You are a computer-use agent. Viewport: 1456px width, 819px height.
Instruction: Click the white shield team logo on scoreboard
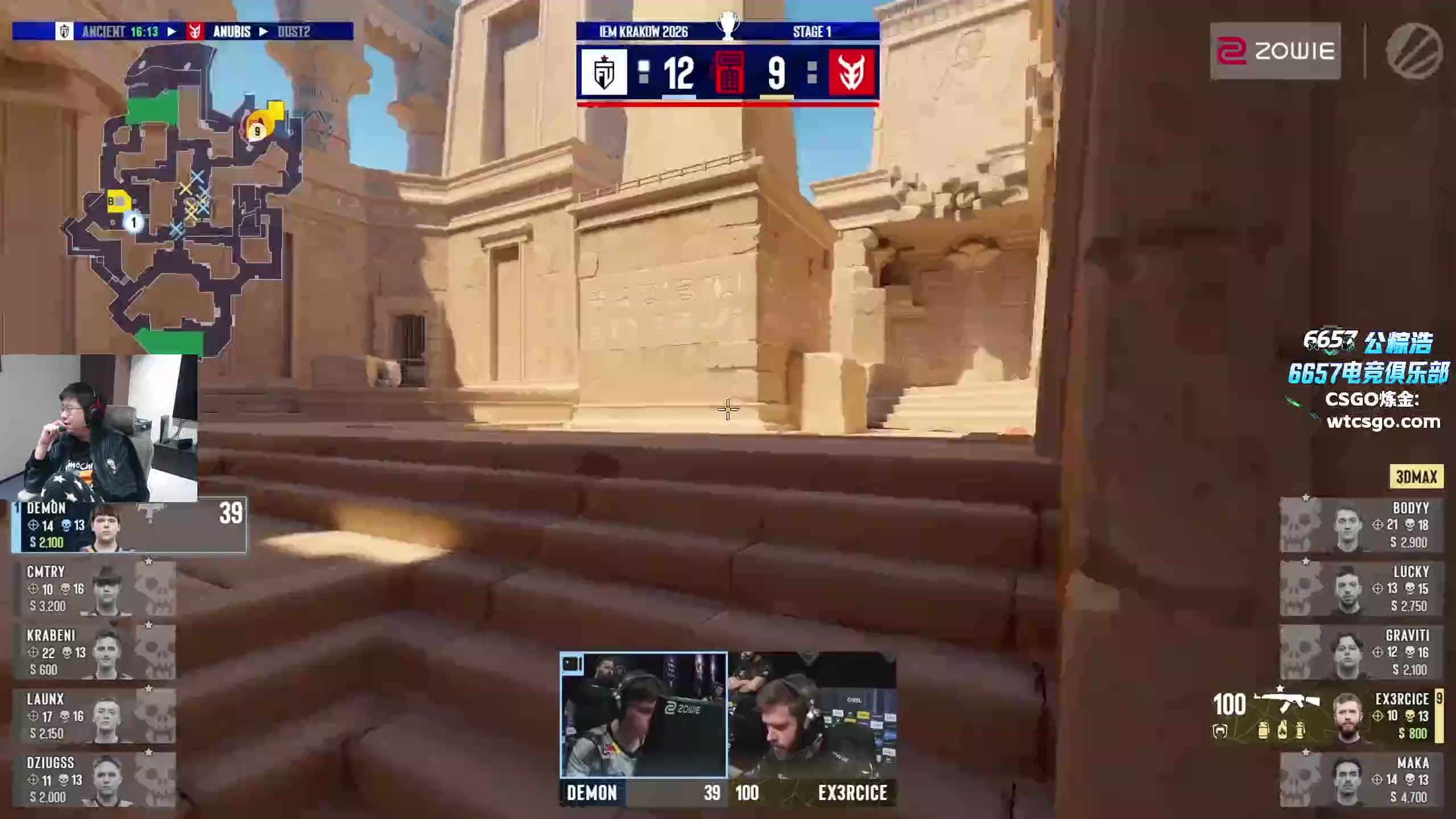click(x=603, y=72)
